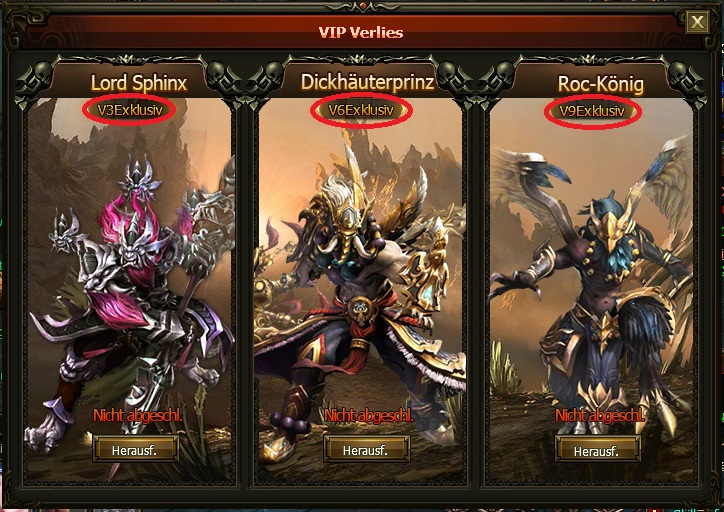Close the VIP Verlies window
Viewport: 724px width, 512px height.
(698, 21)
